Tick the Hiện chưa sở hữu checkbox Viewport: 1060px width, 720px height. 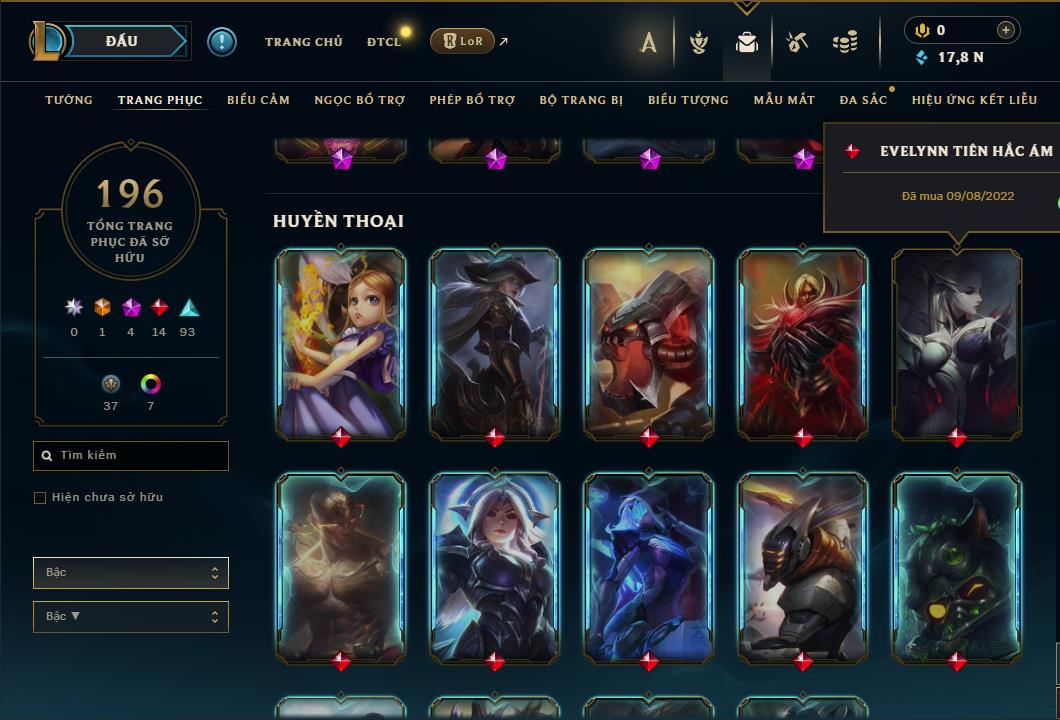(x=40, y=498)
